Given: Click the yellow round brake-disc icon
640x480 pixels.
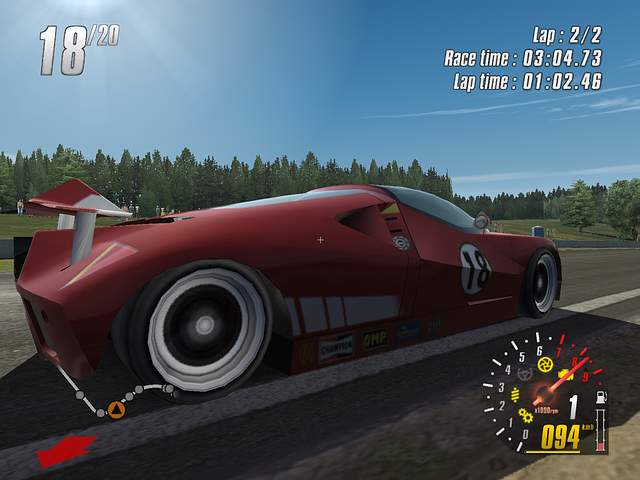Looking at the screenshot, I should pos(544,364).
